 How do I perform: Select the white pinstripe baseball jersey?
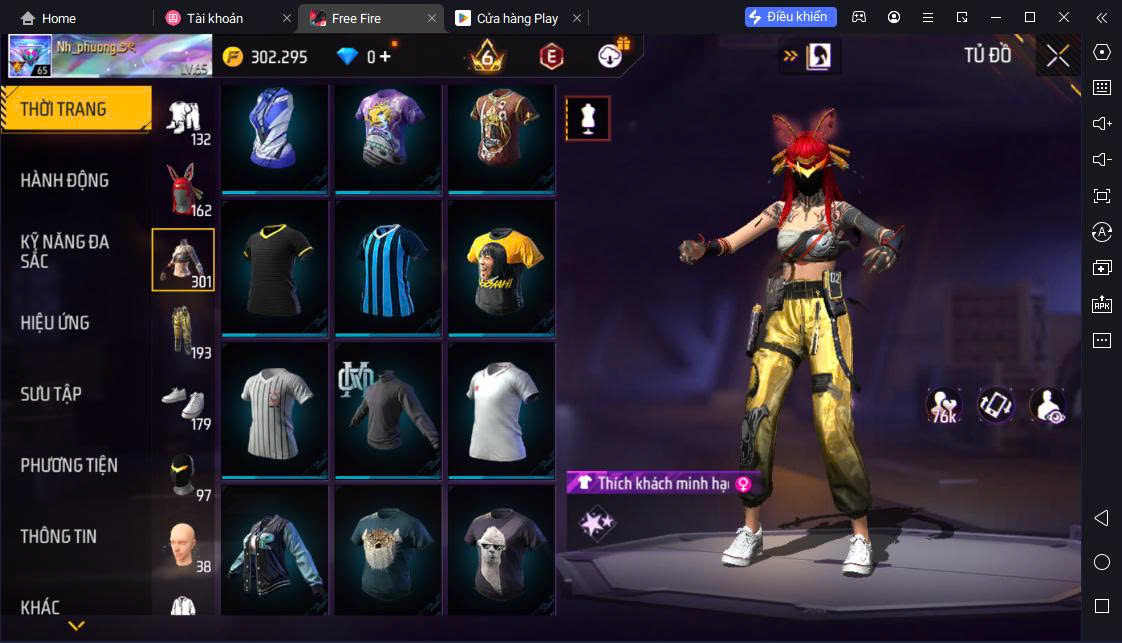[x=274, y=409]
